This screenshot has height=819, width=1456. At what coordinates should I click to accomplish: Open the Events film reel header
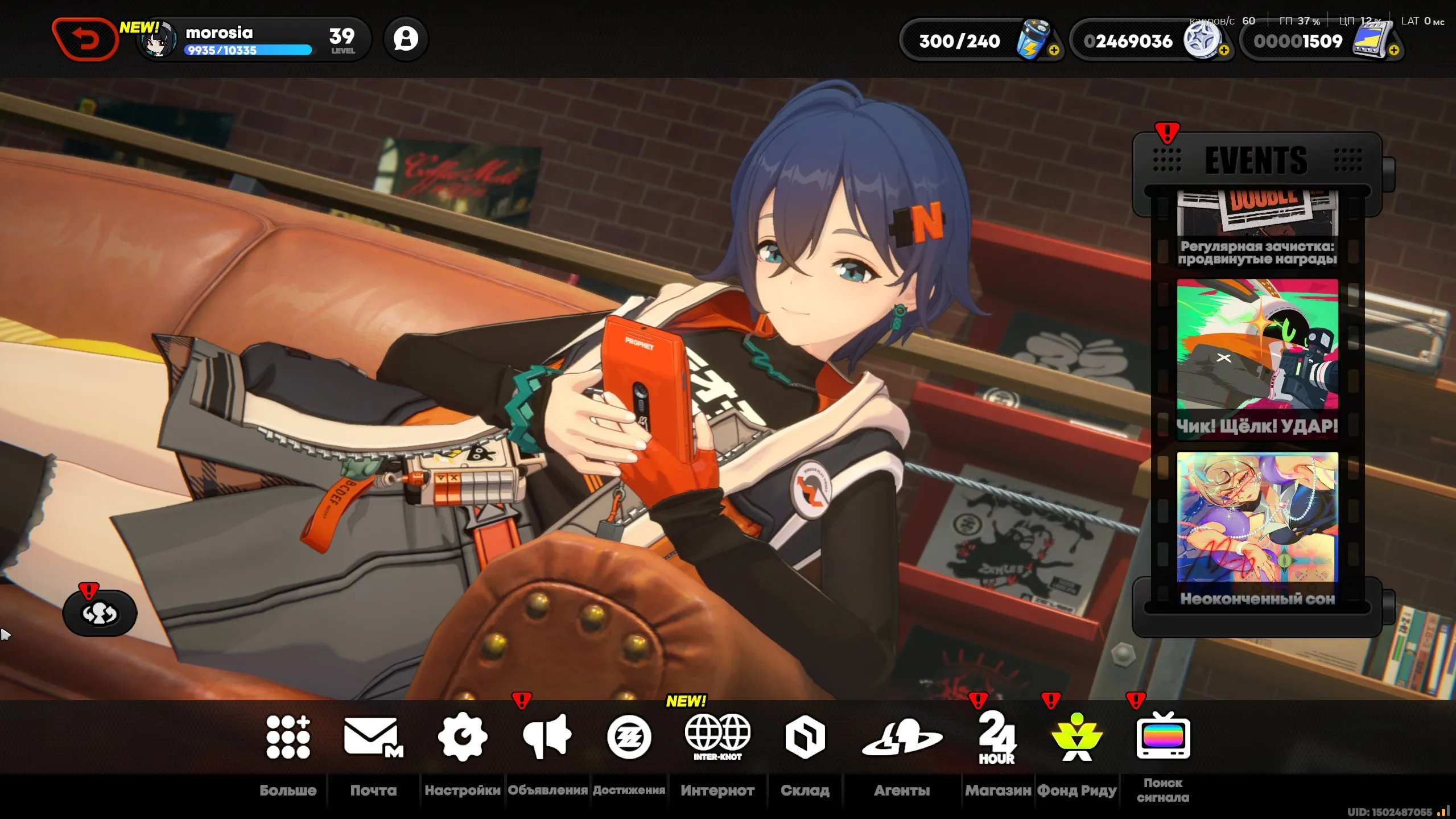tap(1256, 160)
